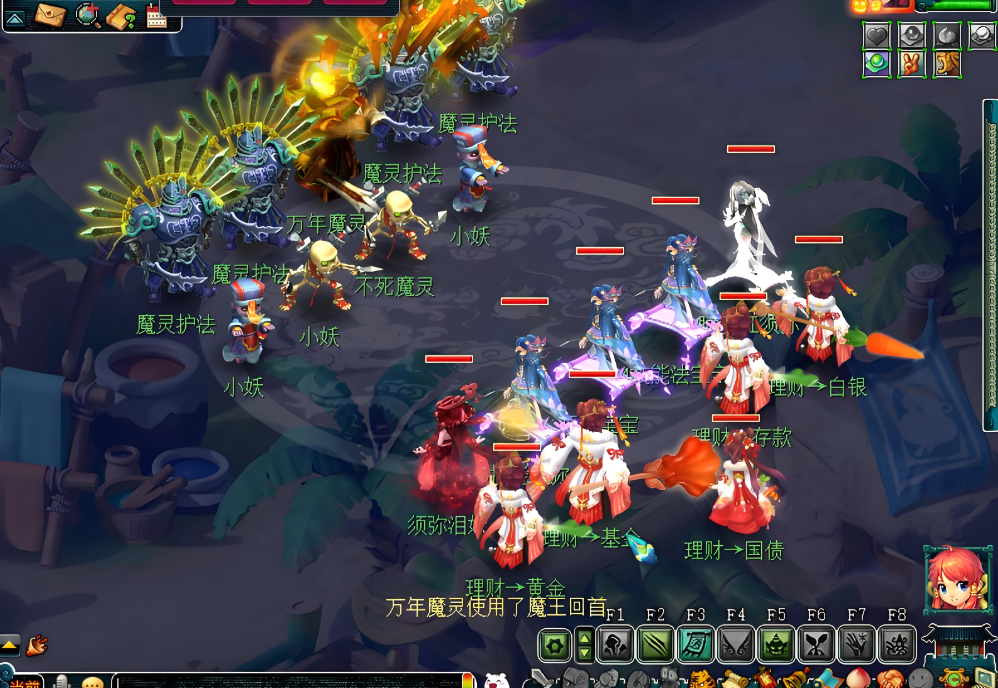
Task: Select the grey heart status icon
Action: click(877, 36)
